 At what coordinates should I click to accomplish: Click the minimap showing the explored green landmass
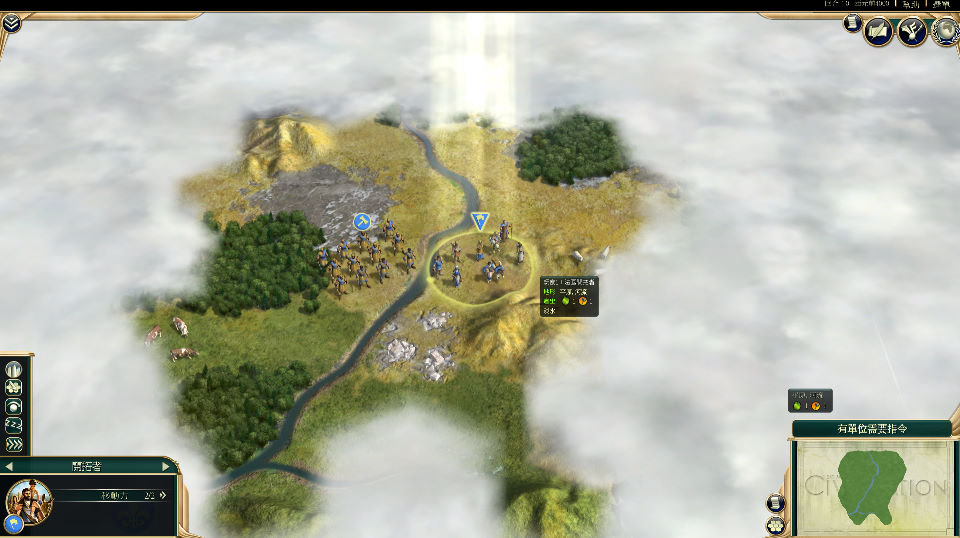click(x=872, y=486)
